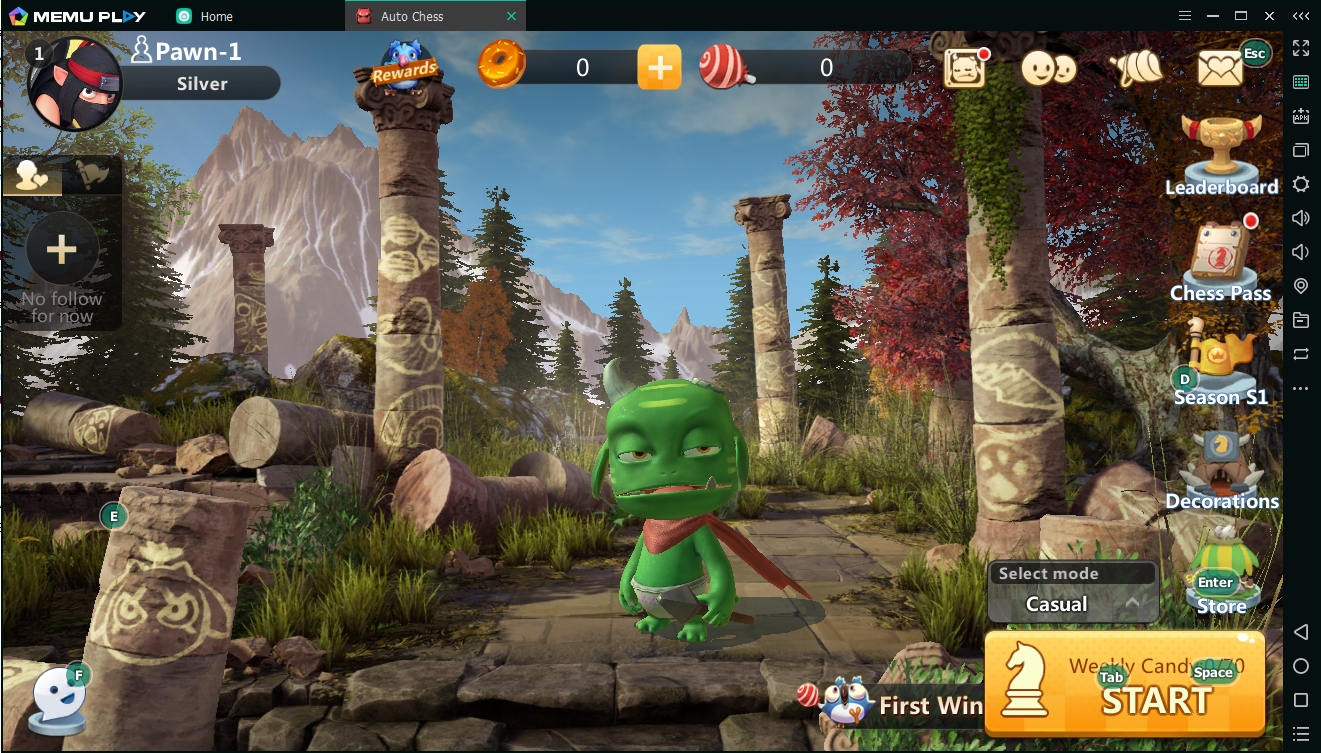
Task: Add a follow with the plus circle
Action: (x=62, y=249)
